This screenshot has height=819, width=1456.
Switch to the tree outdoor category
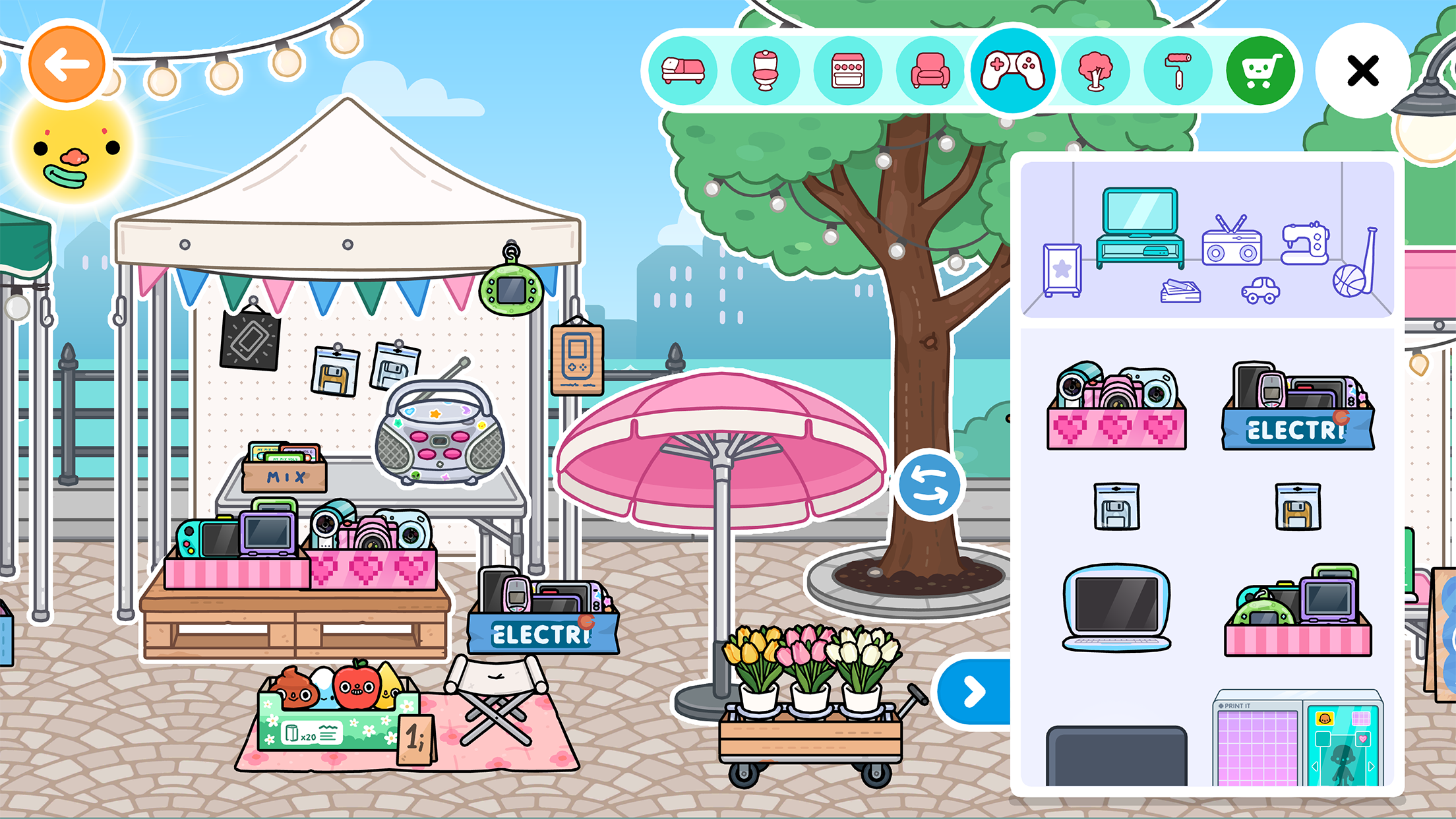(x=1095, y=71)
